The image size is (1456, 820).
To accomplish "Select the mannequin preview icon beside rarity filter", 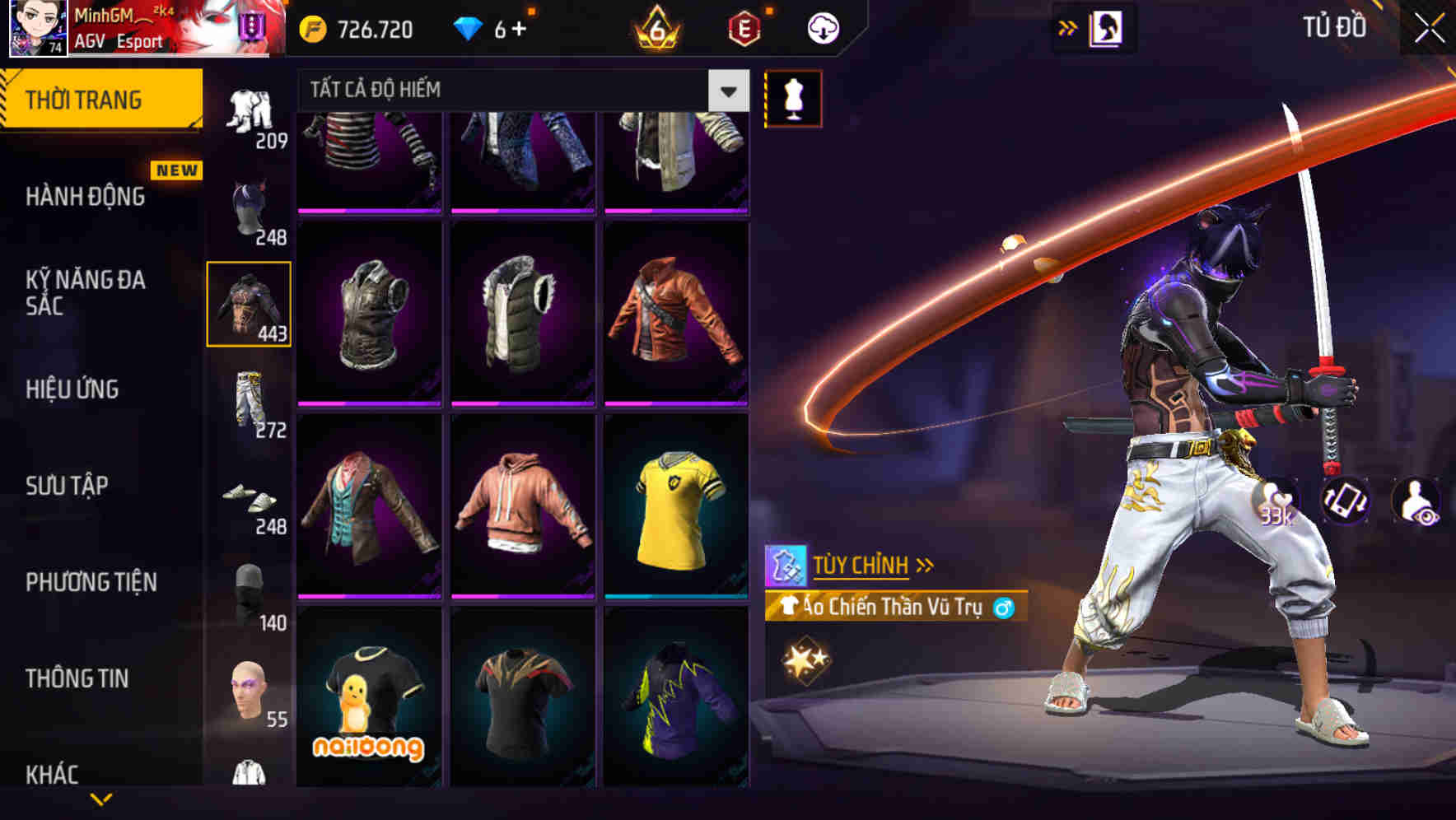I will (793, 97).
